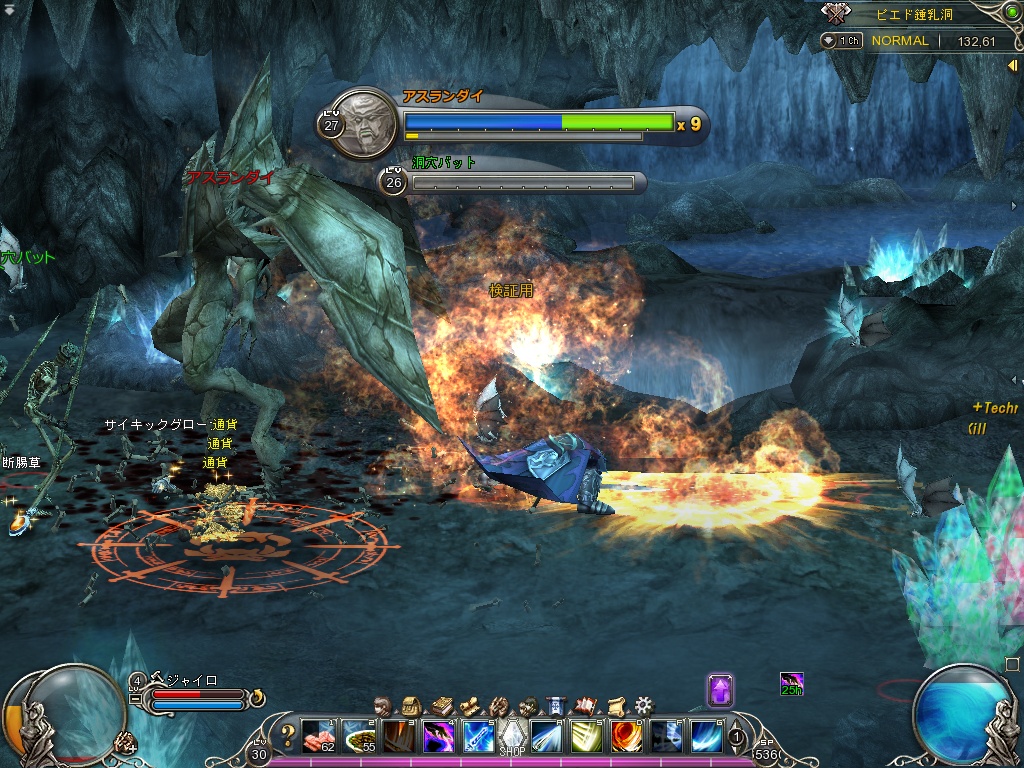Open the character head menu icon

381,705
